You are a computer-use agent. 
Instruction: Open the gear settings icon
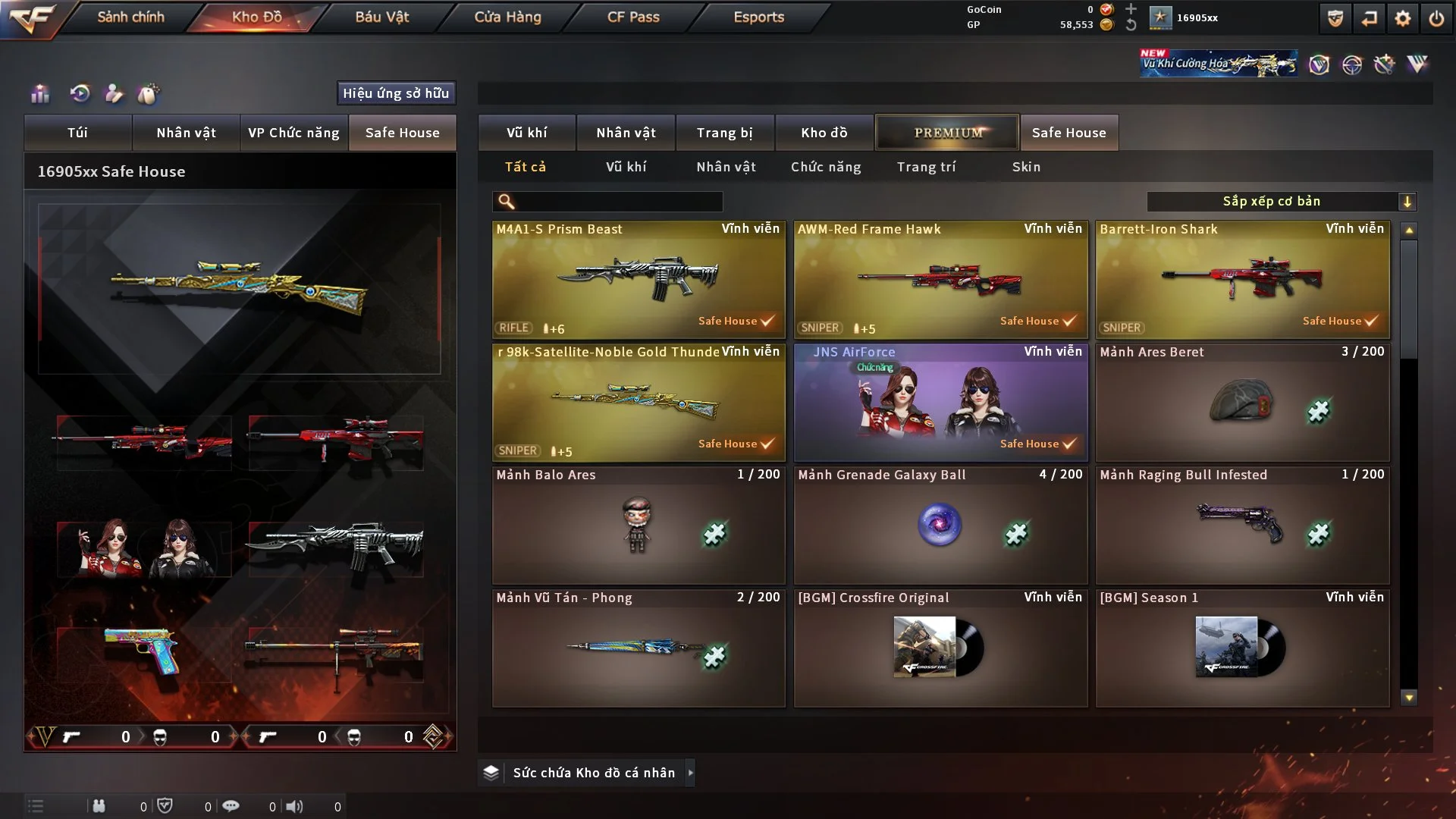coord(1403,18)
